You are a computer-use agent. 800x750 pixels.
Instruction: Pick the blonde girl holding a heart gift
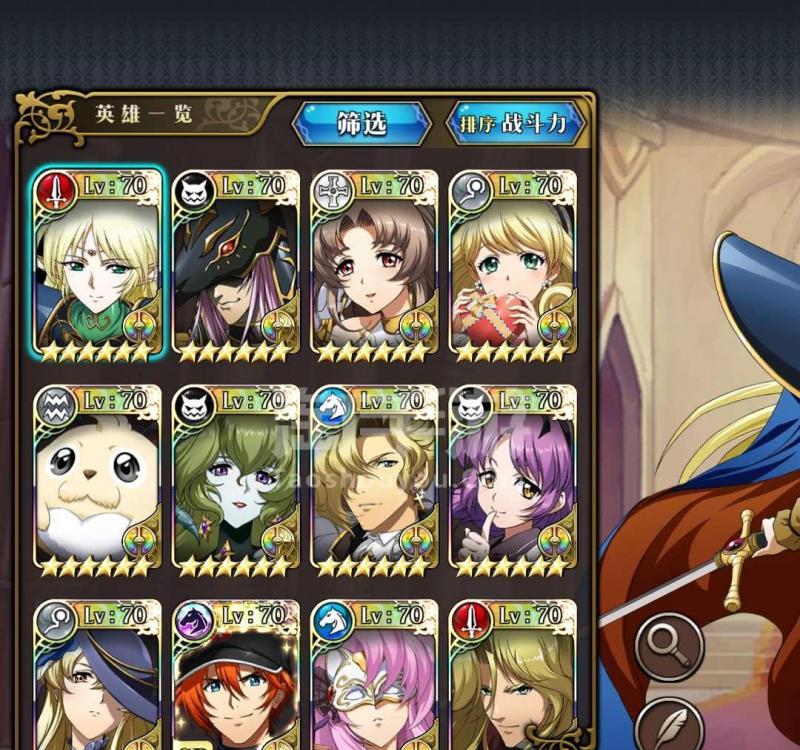pos(513,266)
